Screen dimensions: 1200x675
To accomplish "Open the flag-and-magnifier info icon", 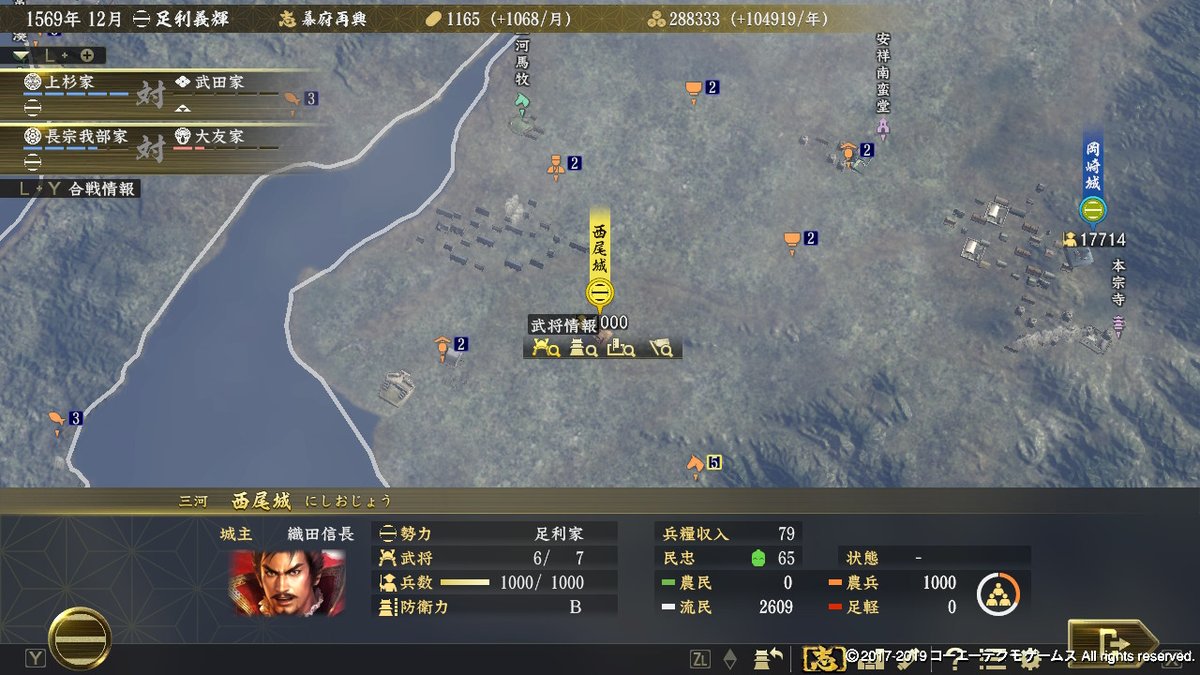I will point(660,348).
